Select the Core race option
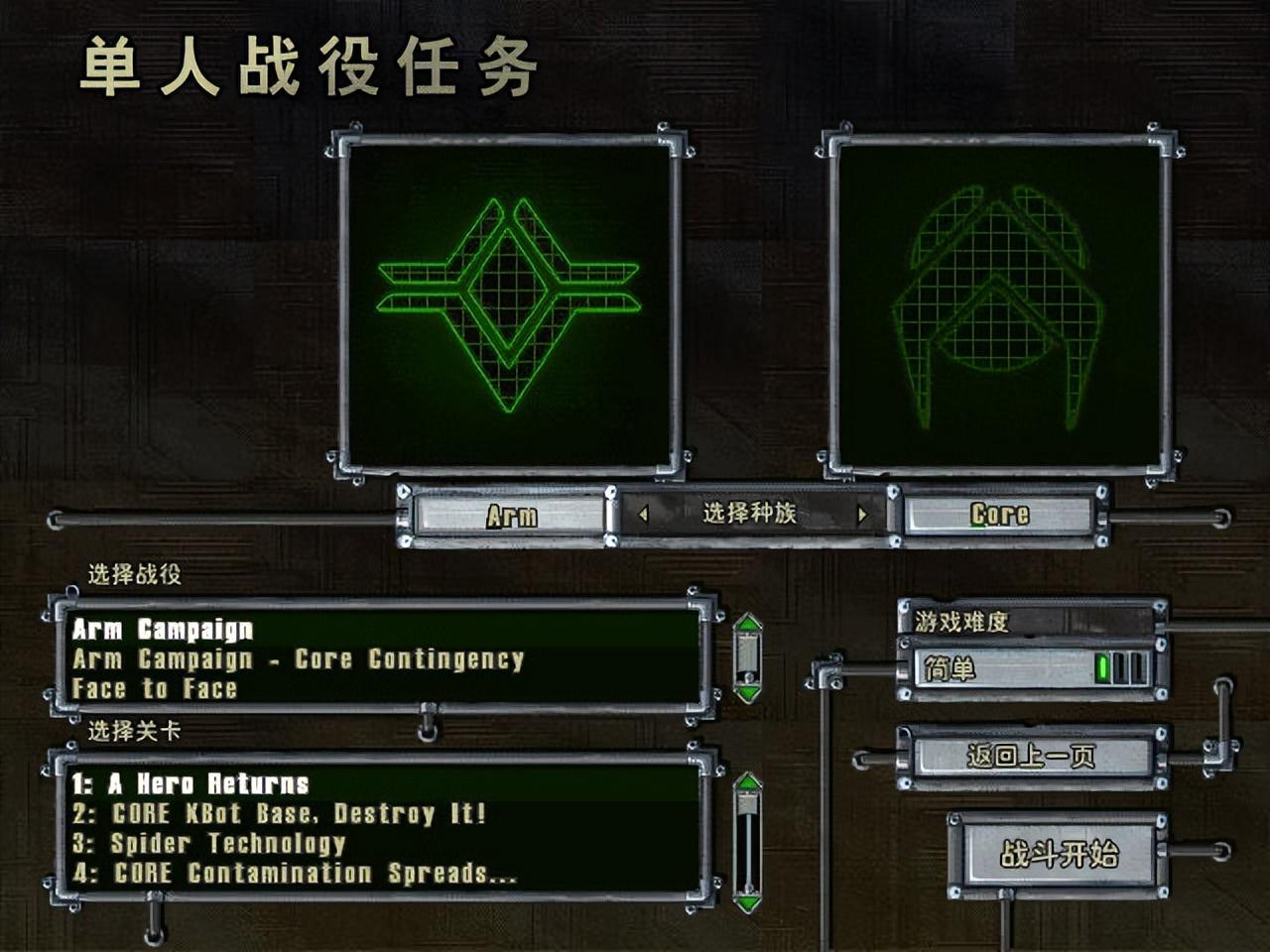The width and height of the screenshot is (1270, 952). [x=998, y=515]
